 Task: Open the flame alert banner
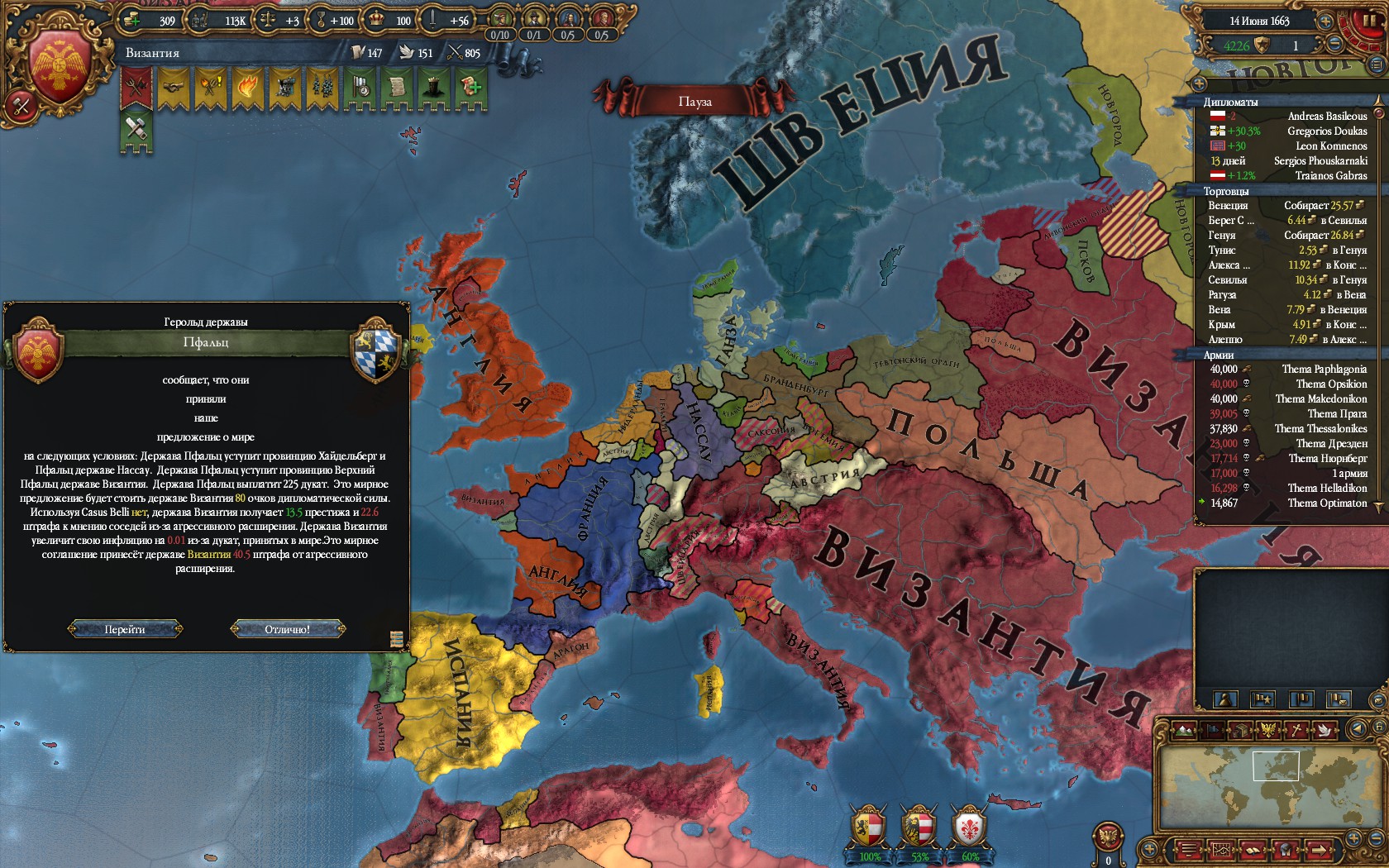pyautogui.click(x=248, y=88)
